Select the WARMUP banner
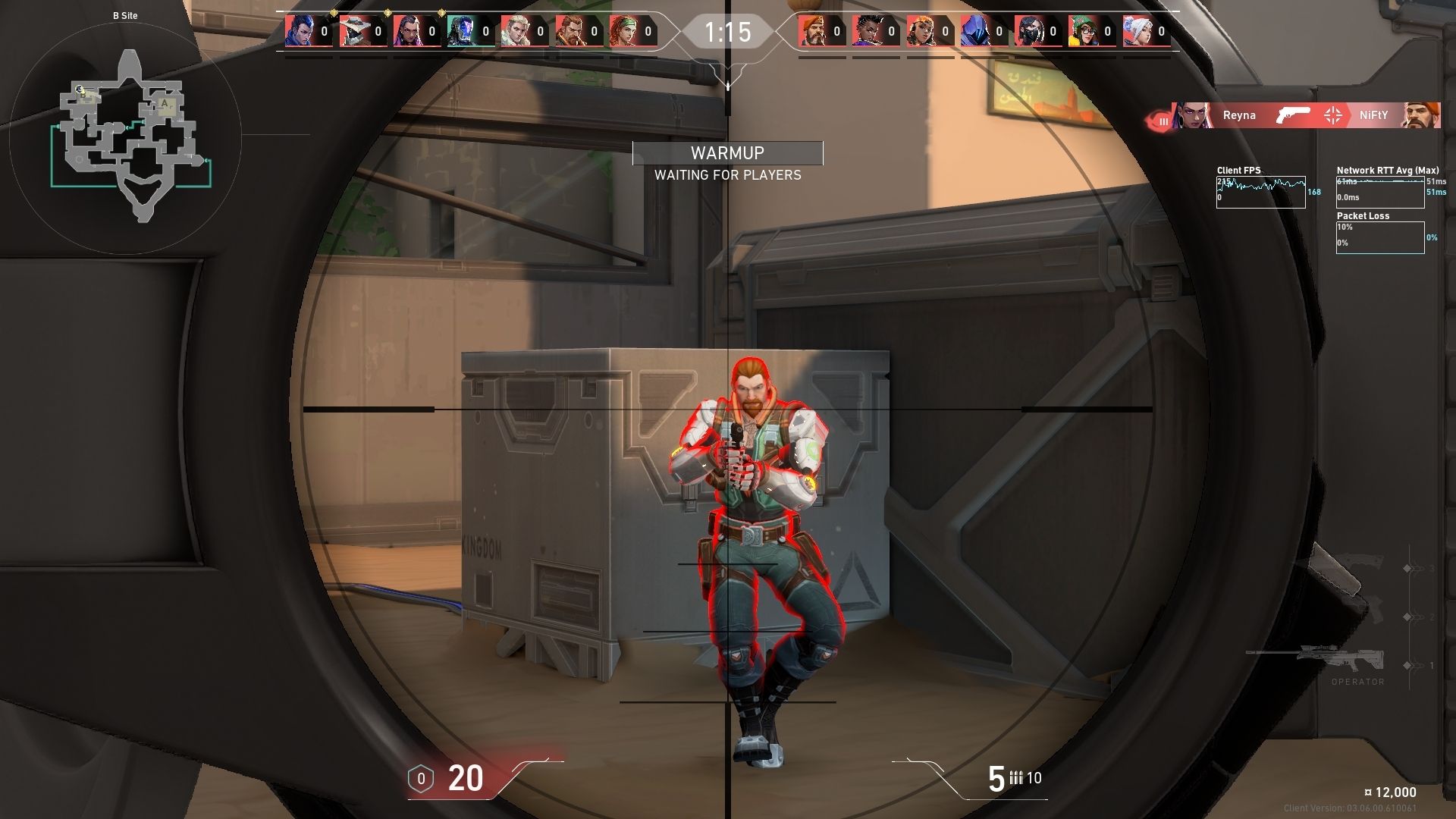 point(726,152)
